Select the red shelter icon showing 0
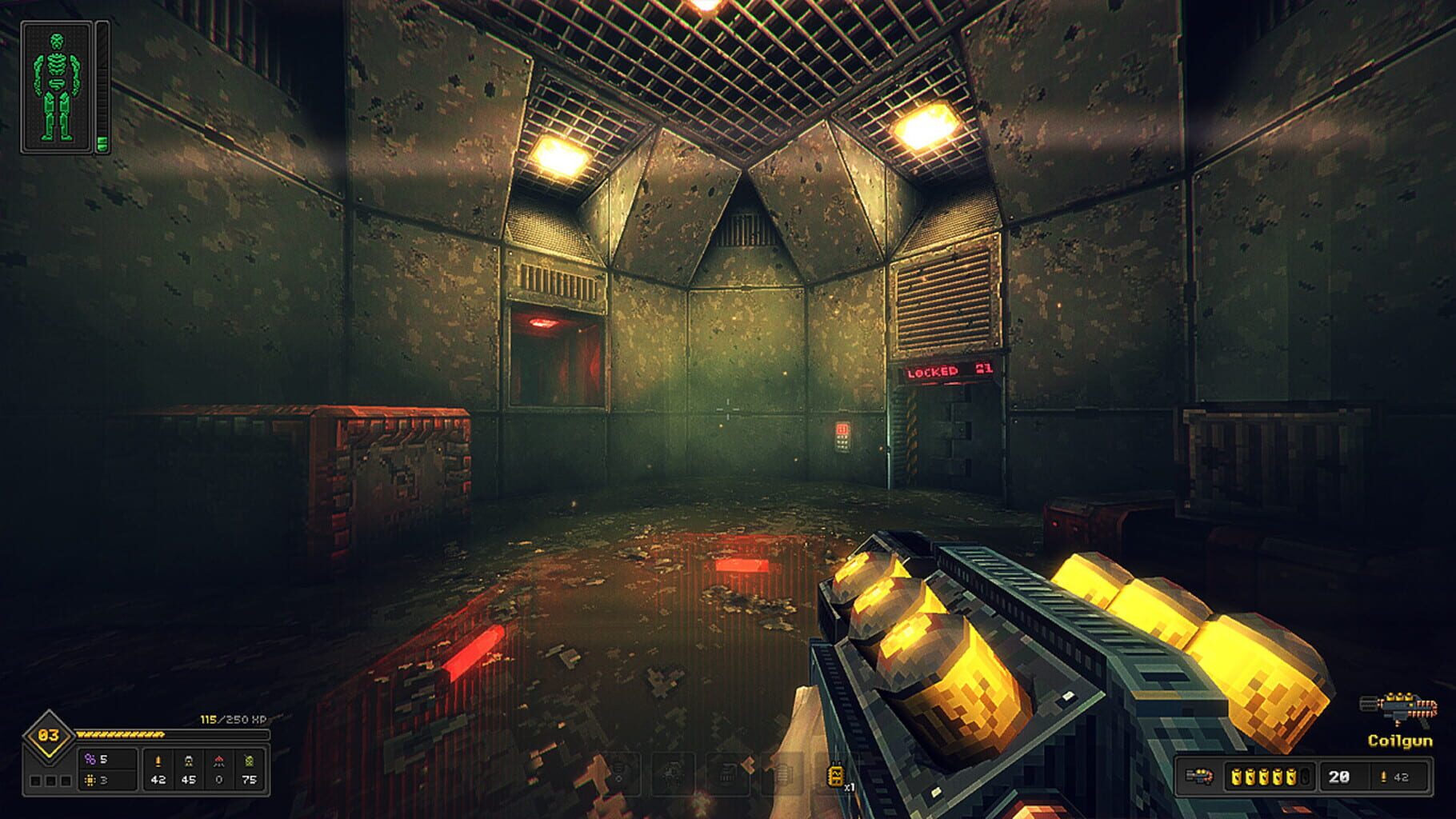This screenshot has width=1456, height=819. [x=218, y=761]
